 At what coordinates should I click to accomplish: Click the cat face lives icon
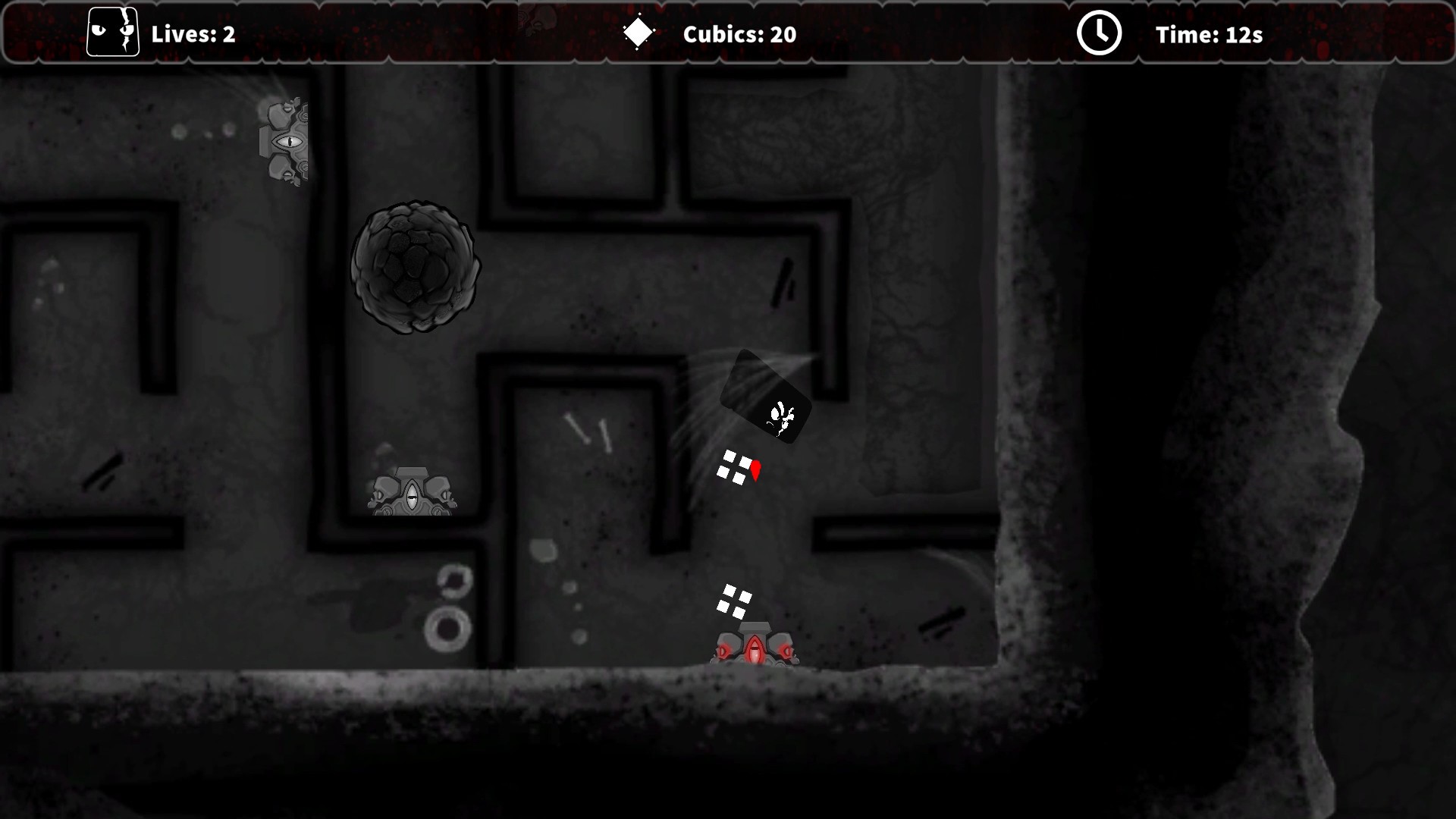[x=114, y=33]
